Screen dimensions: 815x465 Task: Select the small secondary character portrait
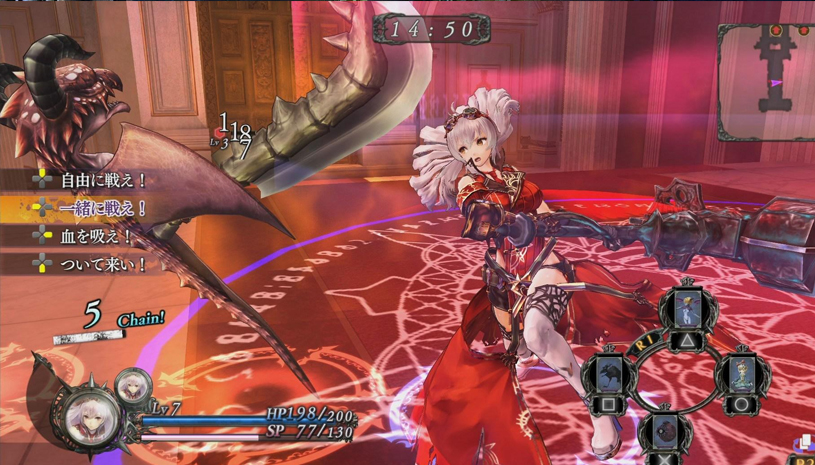(132, 385)
